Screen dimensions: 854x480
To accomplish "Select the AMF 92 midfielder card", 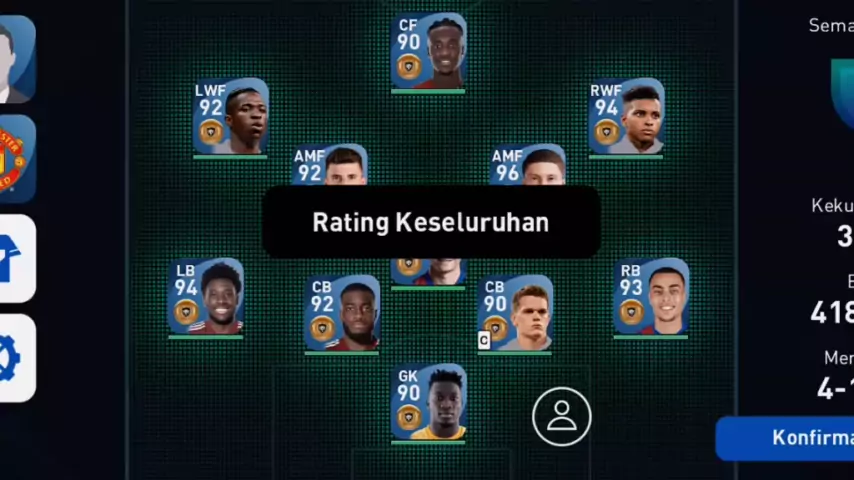I will [x=330, y=165].
